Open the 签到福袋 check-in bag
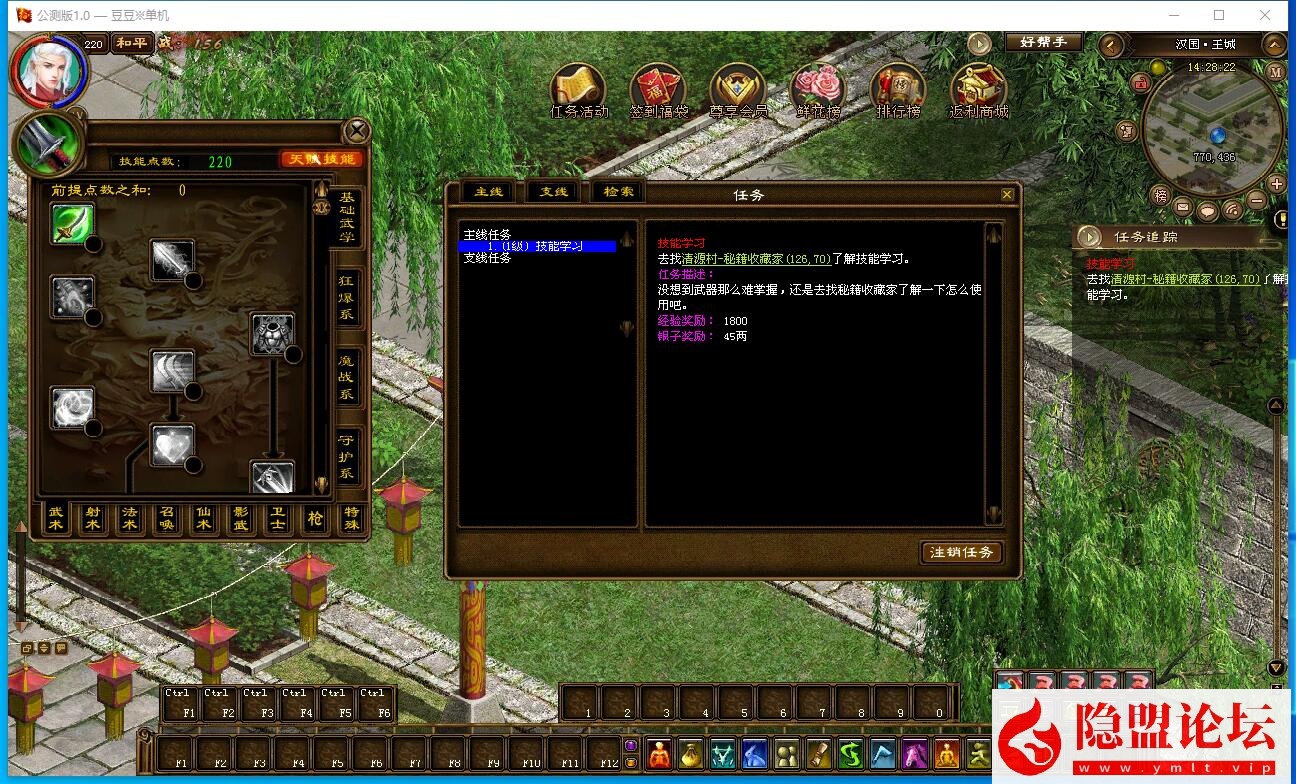This screenshot has width=1296, height=784. (x=658, y=90)
